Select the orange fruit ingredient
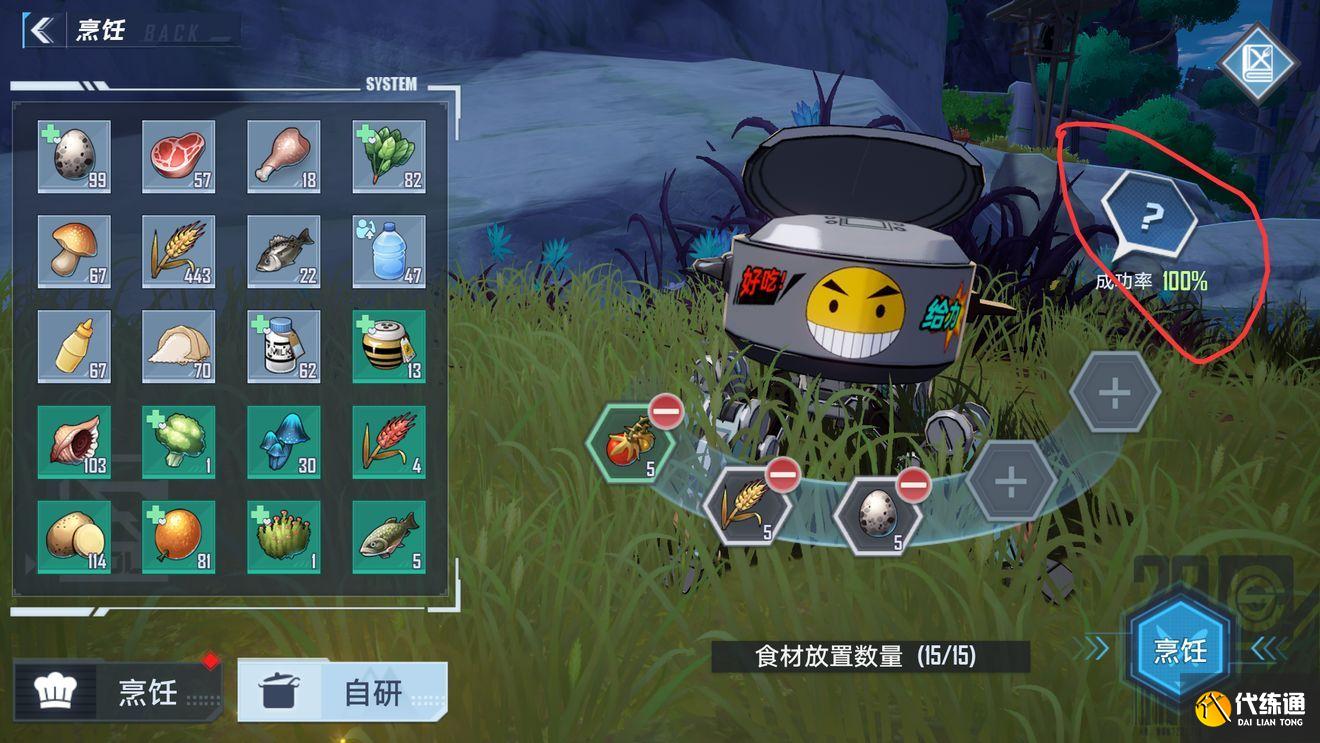 (178, 537)
